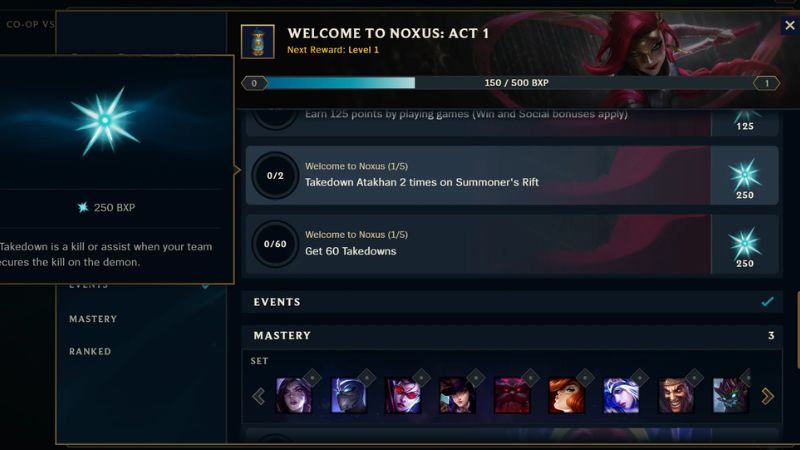This screenshot has height=450, width=800.
Task: Expand the Mastery section header
Action: (x=511, y=335)
